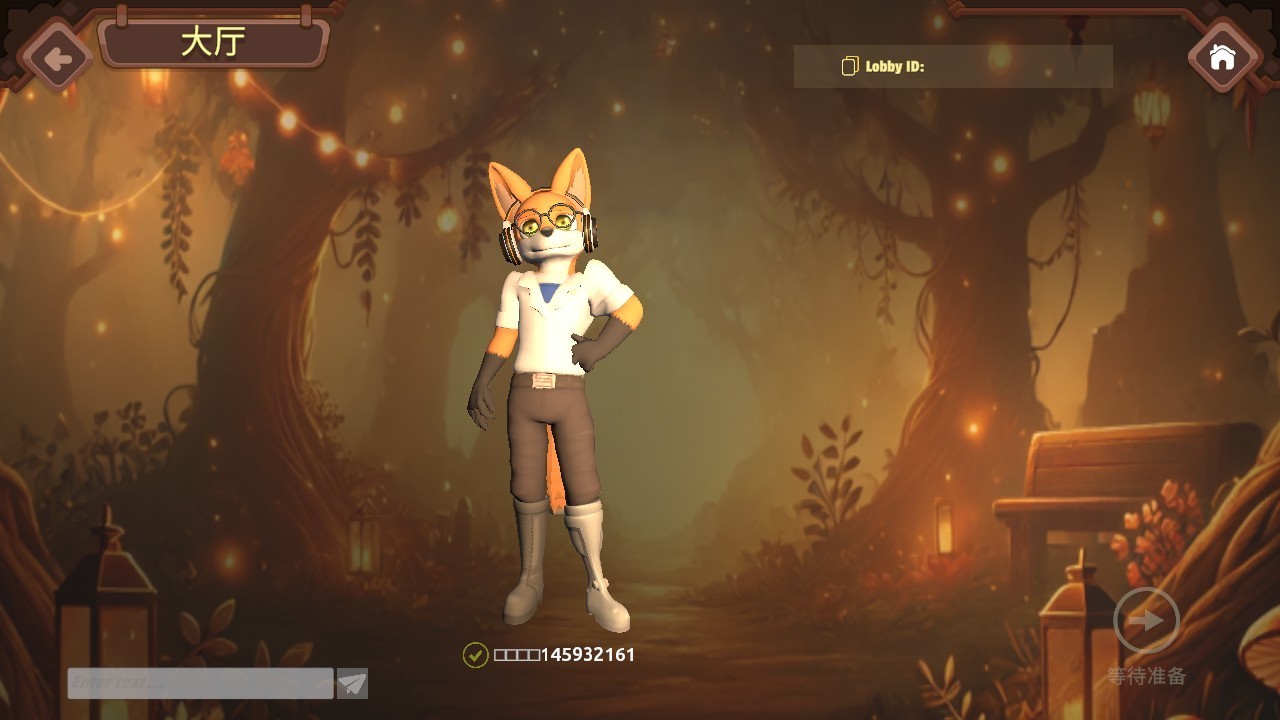Select player row ending in 145932161
The image size is (1280, 720).
tap(550, 655)
